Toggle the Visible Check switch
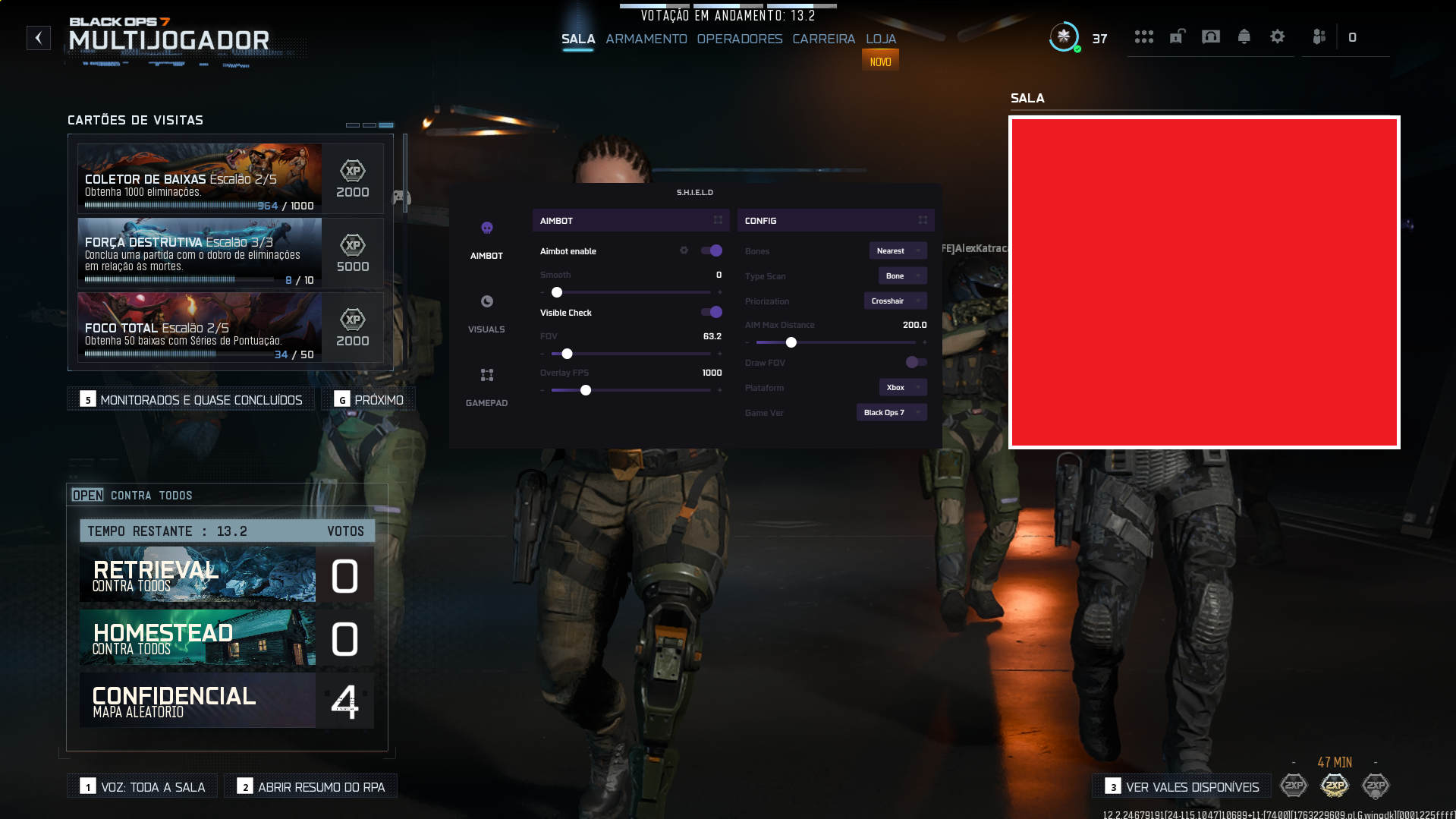The image size is (1456, 819). pyautogui.click(x=712, y=312)
